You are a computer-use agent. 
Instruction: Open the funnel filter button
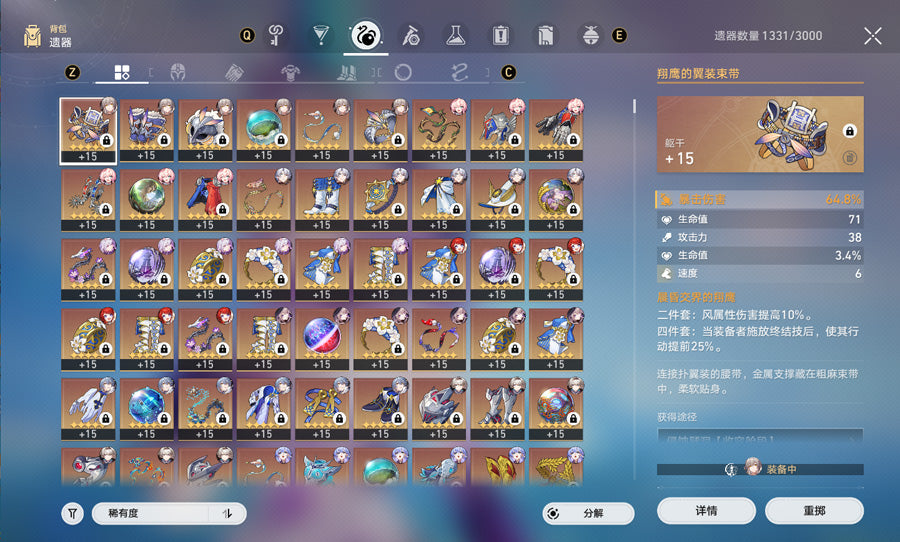(72, 514)
